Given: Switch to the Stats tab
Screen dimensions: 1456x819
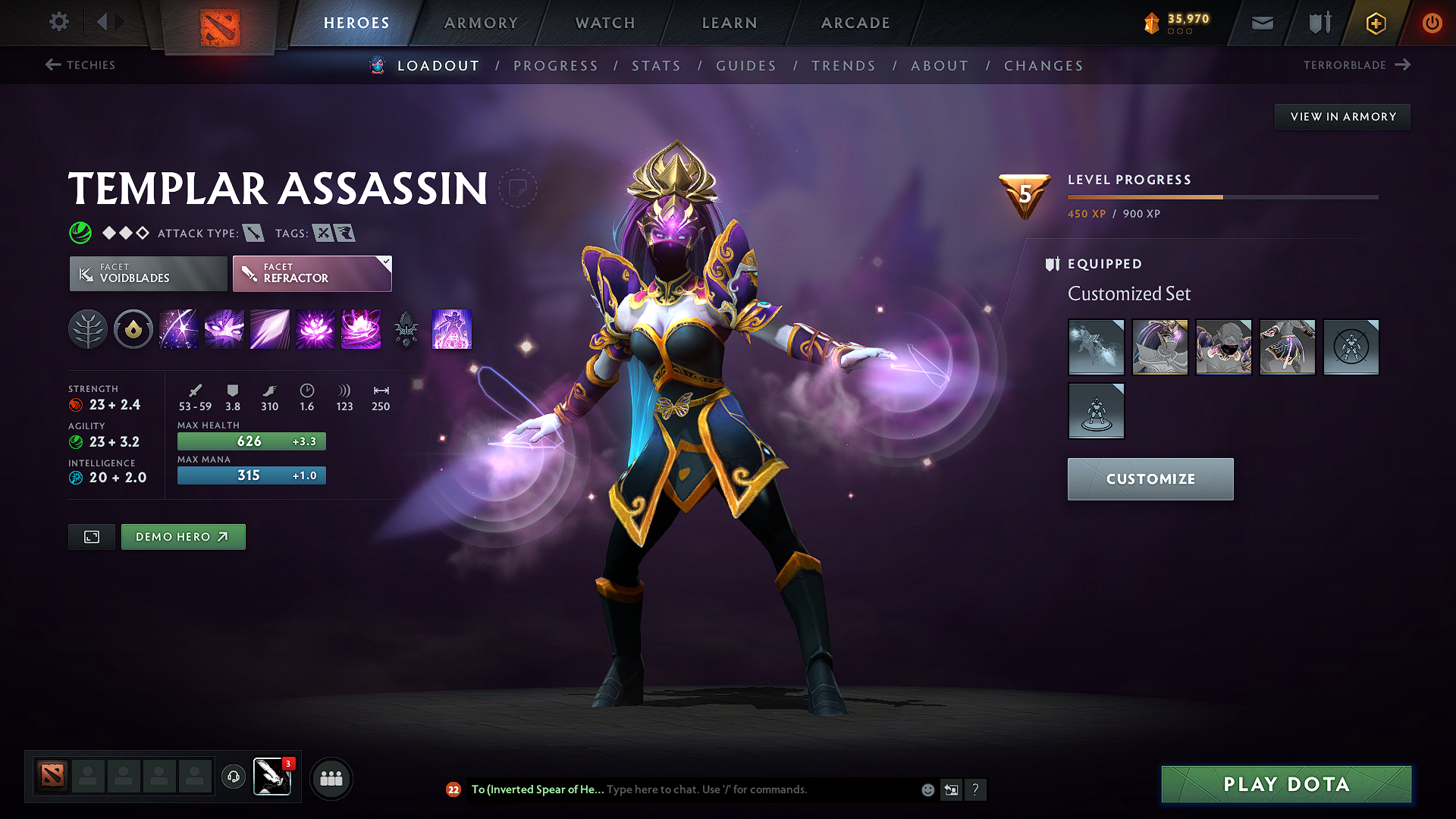Looking at the screenshot, I should [x=656, y=66].
